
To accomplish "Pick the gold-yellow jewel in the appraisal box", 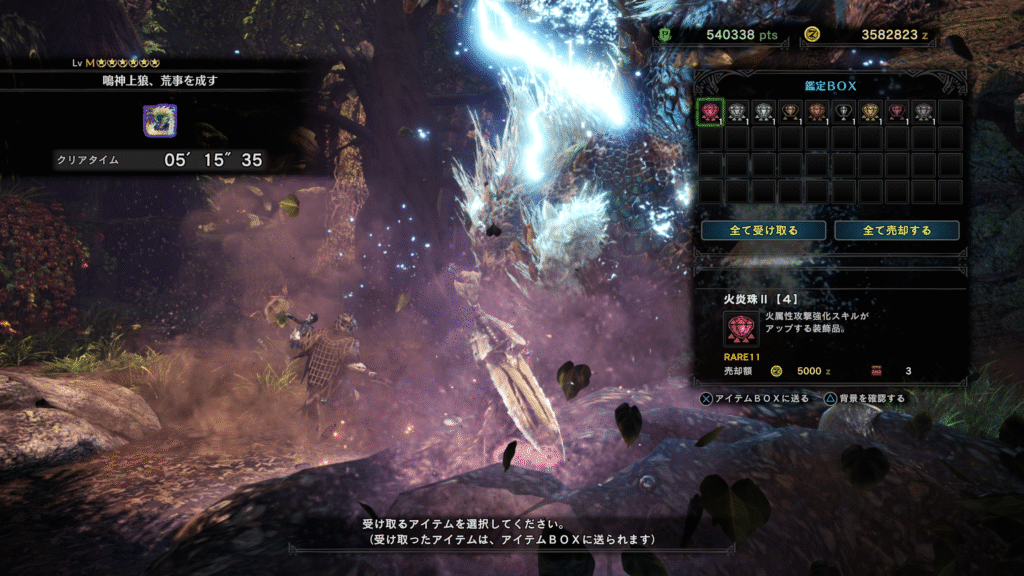I will (870, 111).
